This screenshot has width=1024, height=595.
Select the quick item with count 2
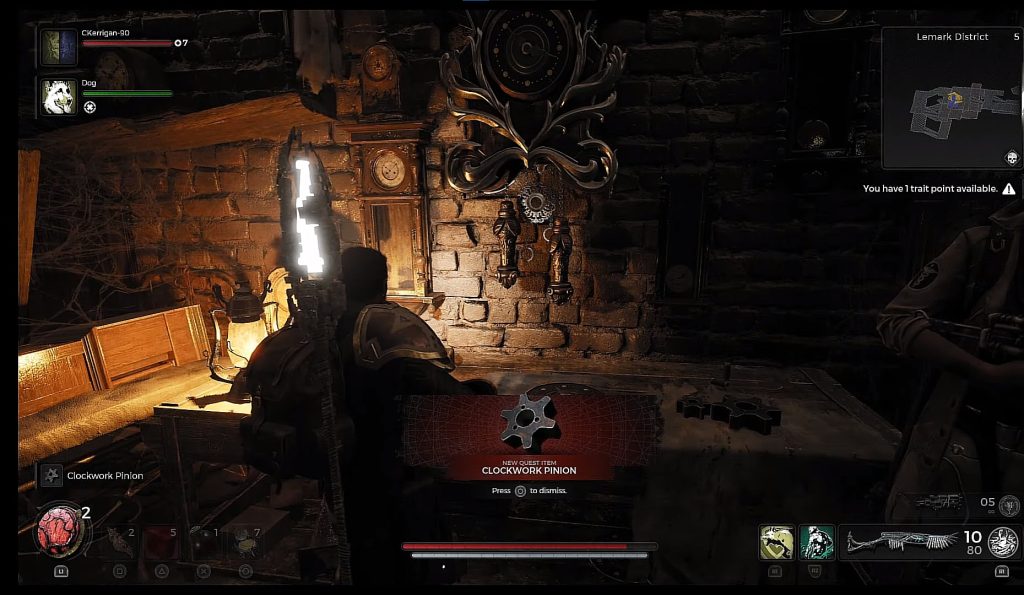(x=119, y=541)
